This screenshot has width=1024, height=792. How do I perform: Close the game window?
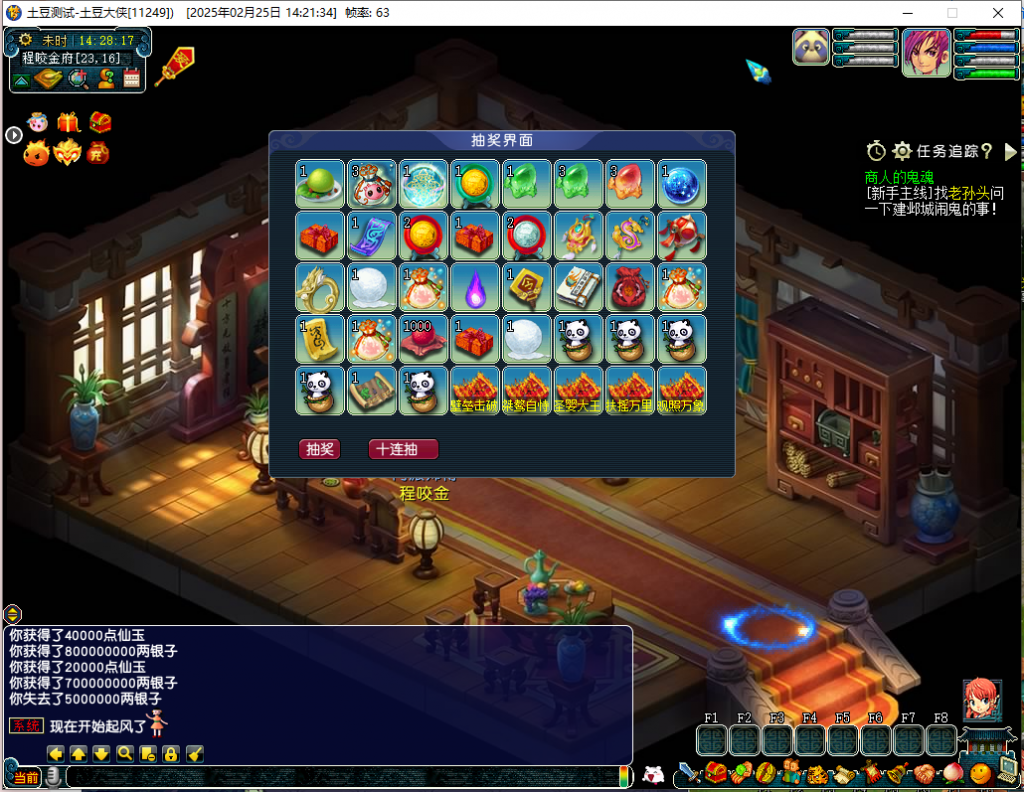[998, 13]
